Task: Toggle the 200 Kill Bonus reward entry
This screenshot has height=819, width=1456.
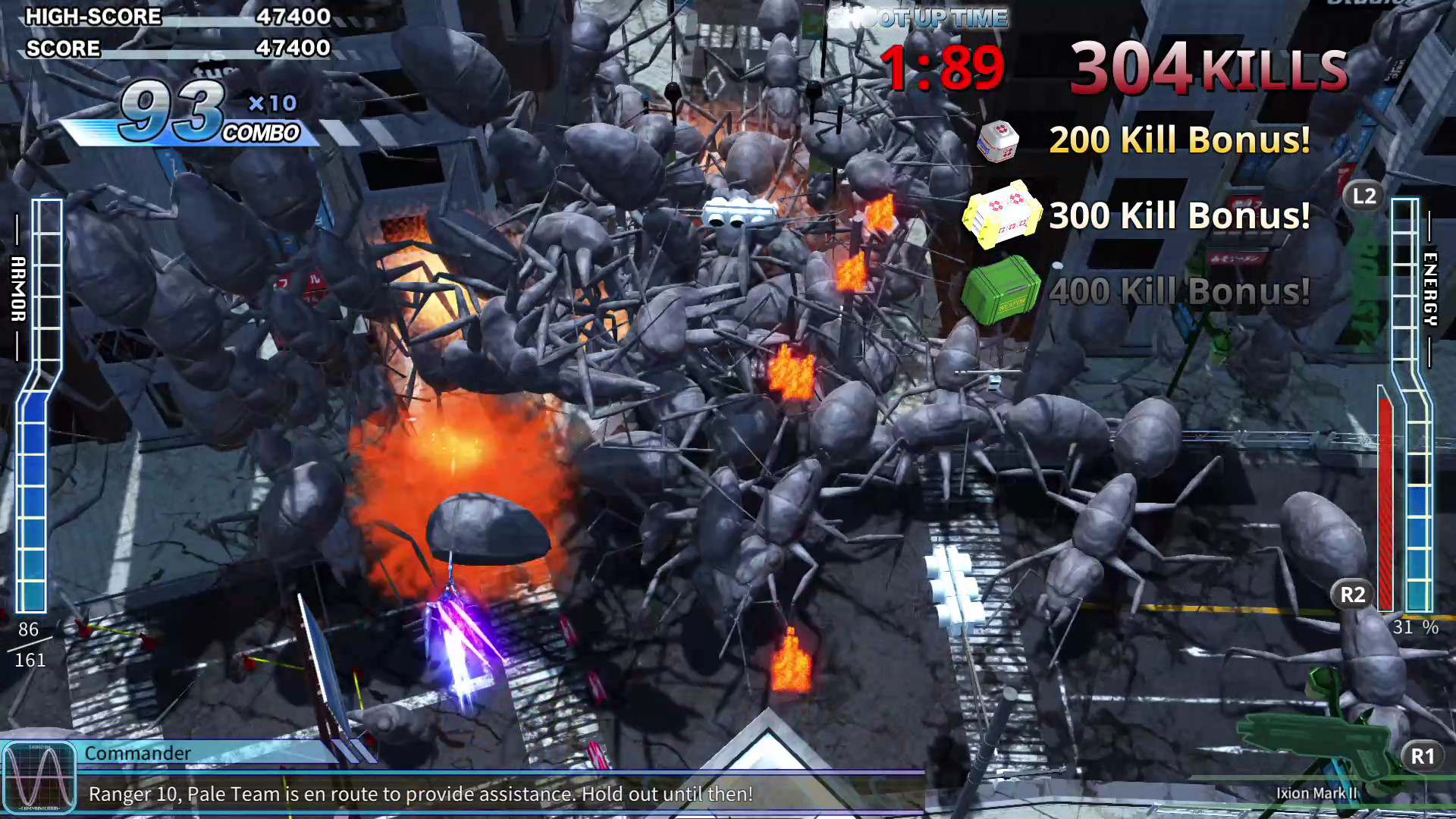Action: pos(1179,141)
